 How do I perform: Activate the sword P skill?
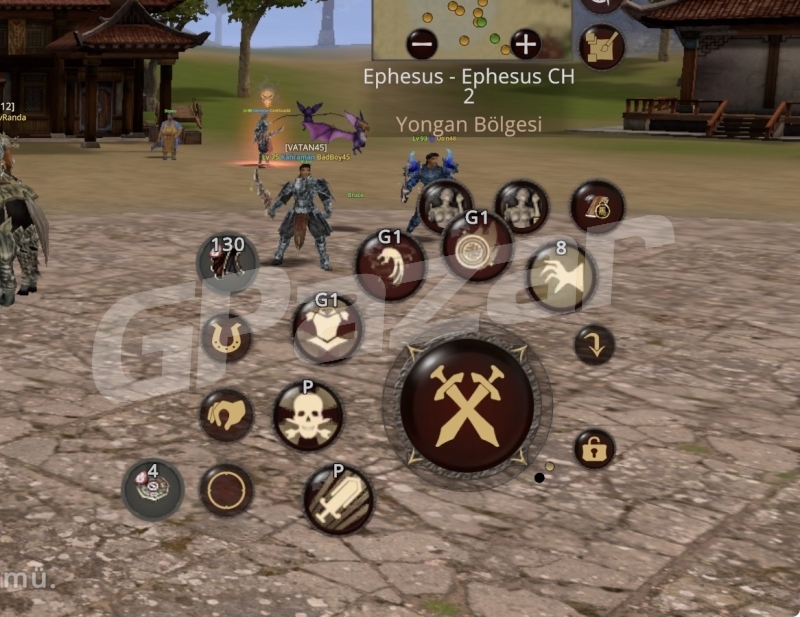(338, 498)
